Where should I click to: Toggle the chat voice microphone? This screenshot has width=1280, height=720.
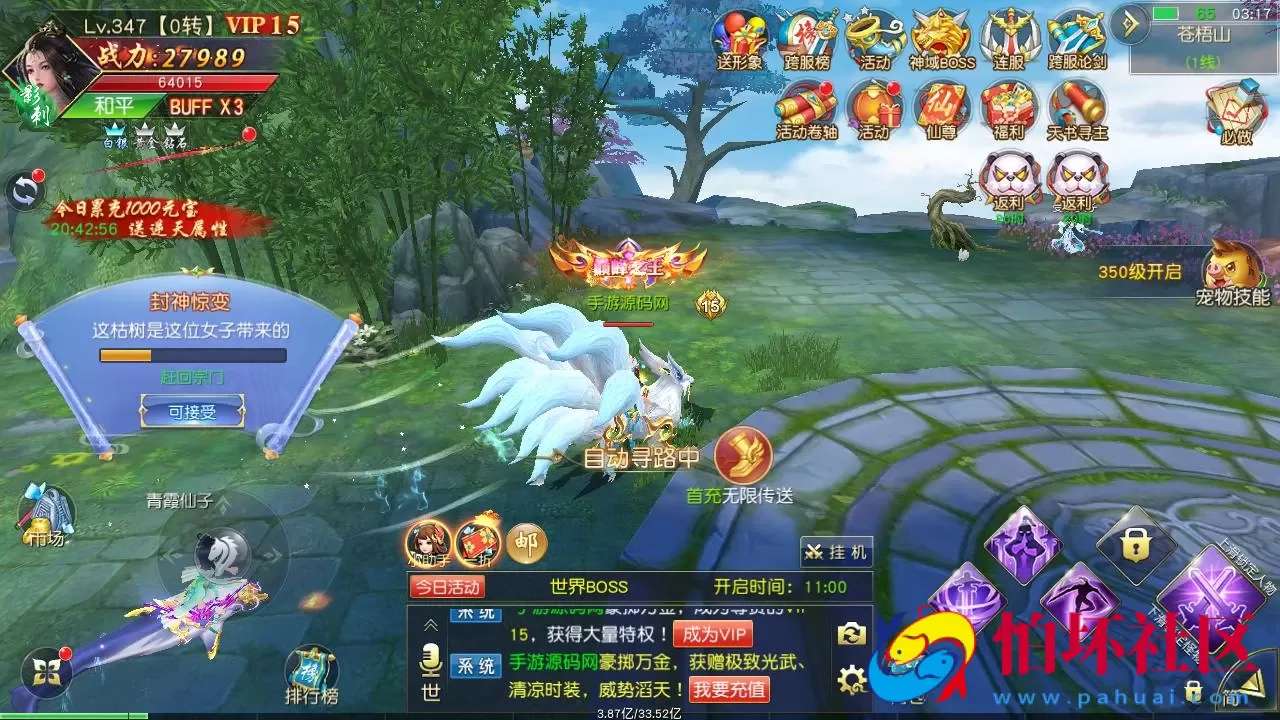(x=430, y=658)
